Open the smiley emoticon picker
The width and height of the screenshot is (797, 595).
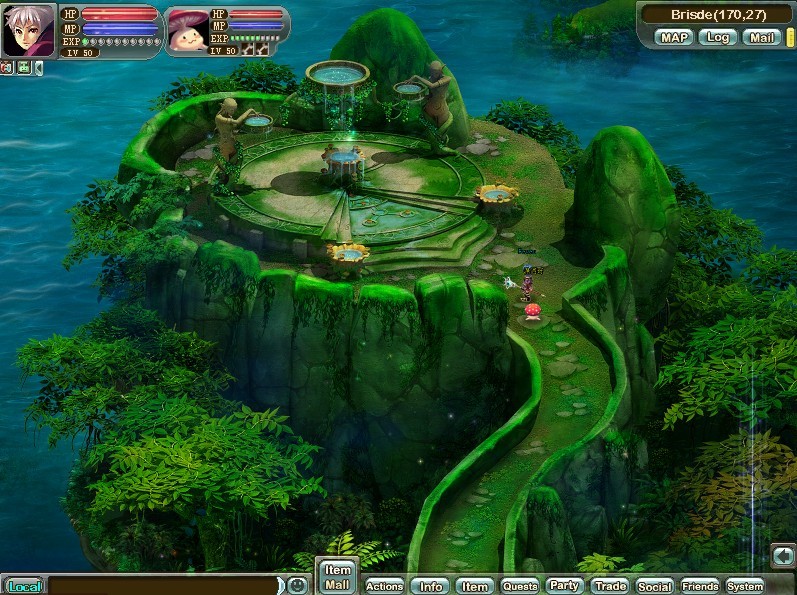click(x=297, y=585)
